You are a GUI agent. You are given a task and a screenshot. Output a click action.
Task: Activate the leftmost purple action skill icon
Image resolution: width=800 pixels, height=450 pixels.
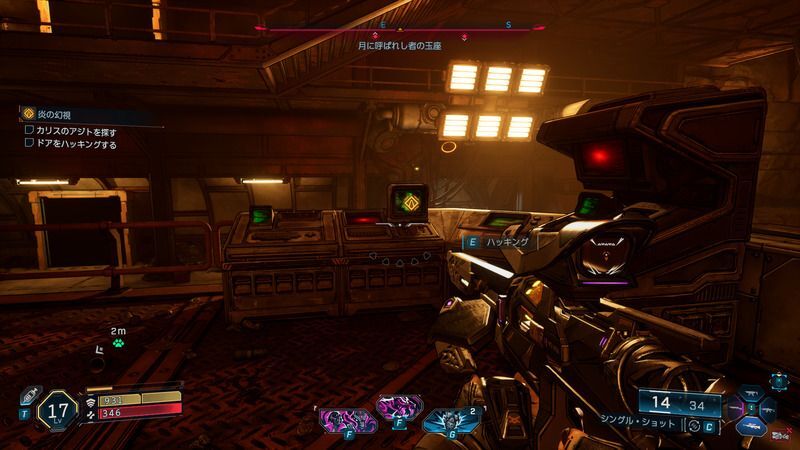click(336, 419)
